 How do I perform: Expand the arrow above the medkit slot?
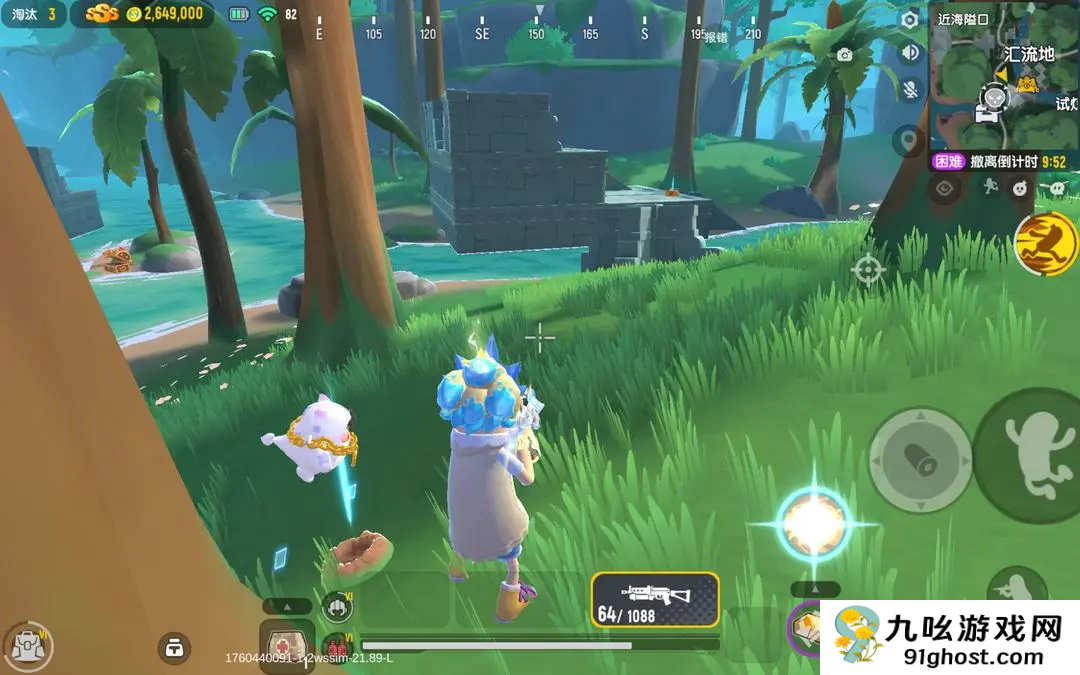coord(287,606)
